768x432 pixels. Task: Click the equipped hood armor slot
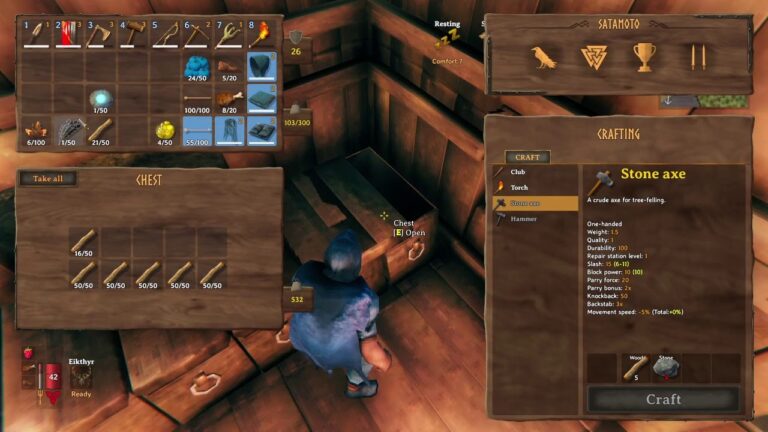pos(262,68)
